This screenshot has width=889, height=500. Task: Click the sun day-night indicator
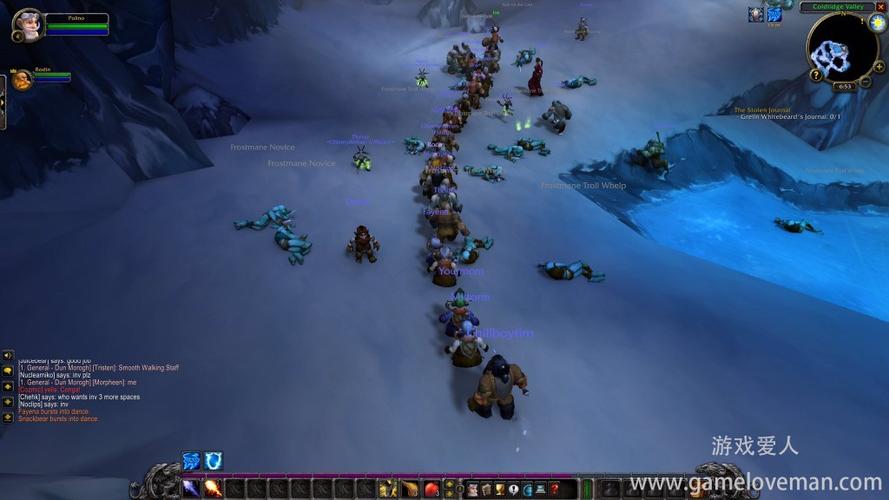(x=877, y=24)
